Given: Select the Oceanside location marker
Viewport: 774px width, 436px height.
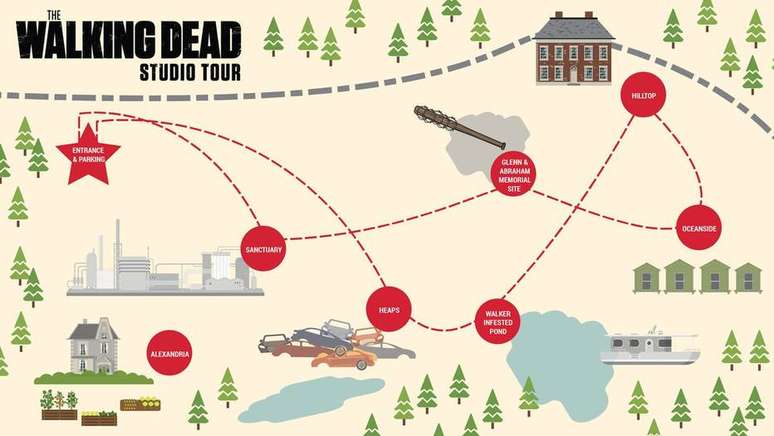Looking at the screenshot, I should 699,227.
